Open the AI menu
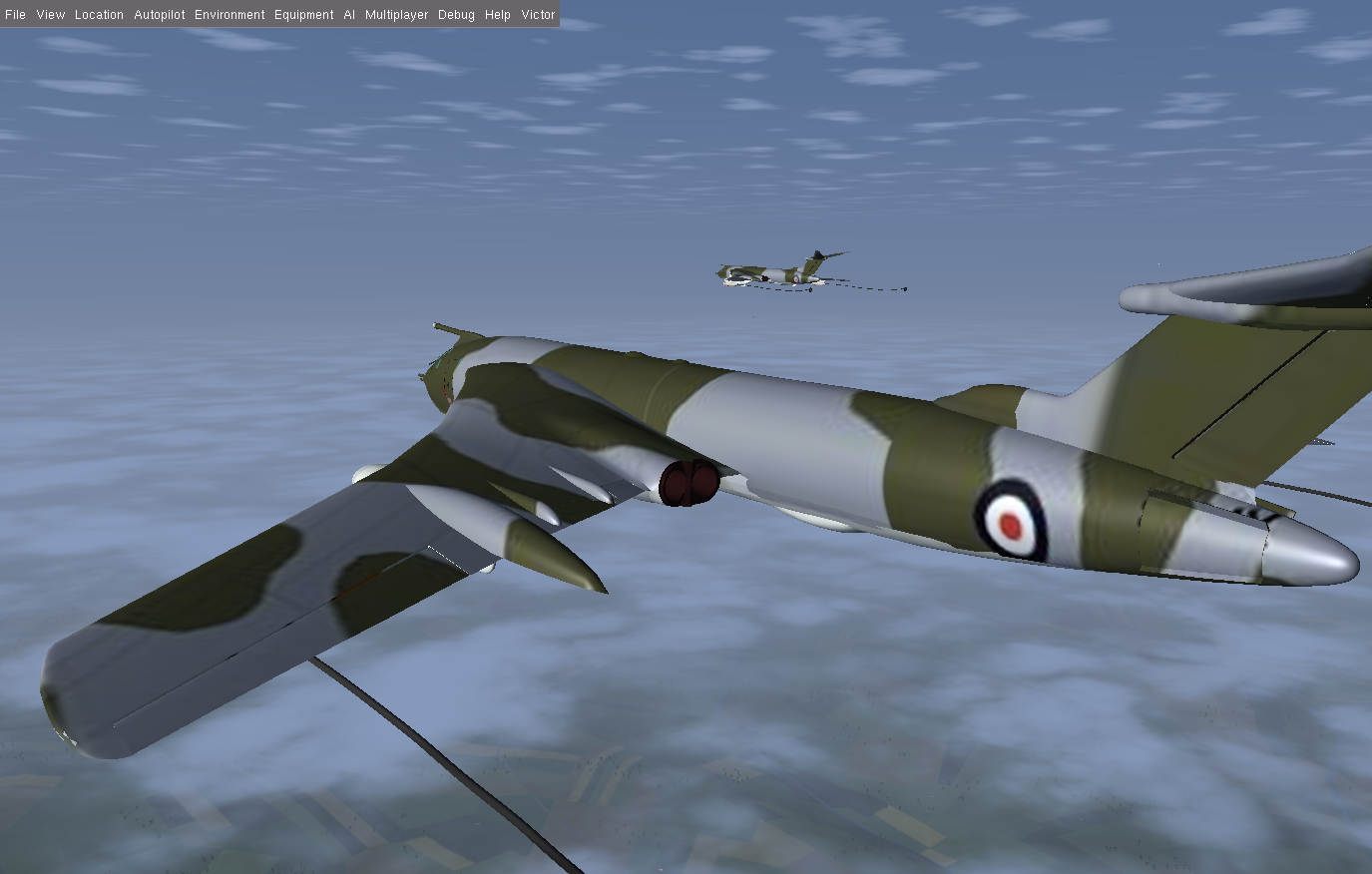Image resolution: width=1372 pixels, height=874 pixels. [349, 15]
